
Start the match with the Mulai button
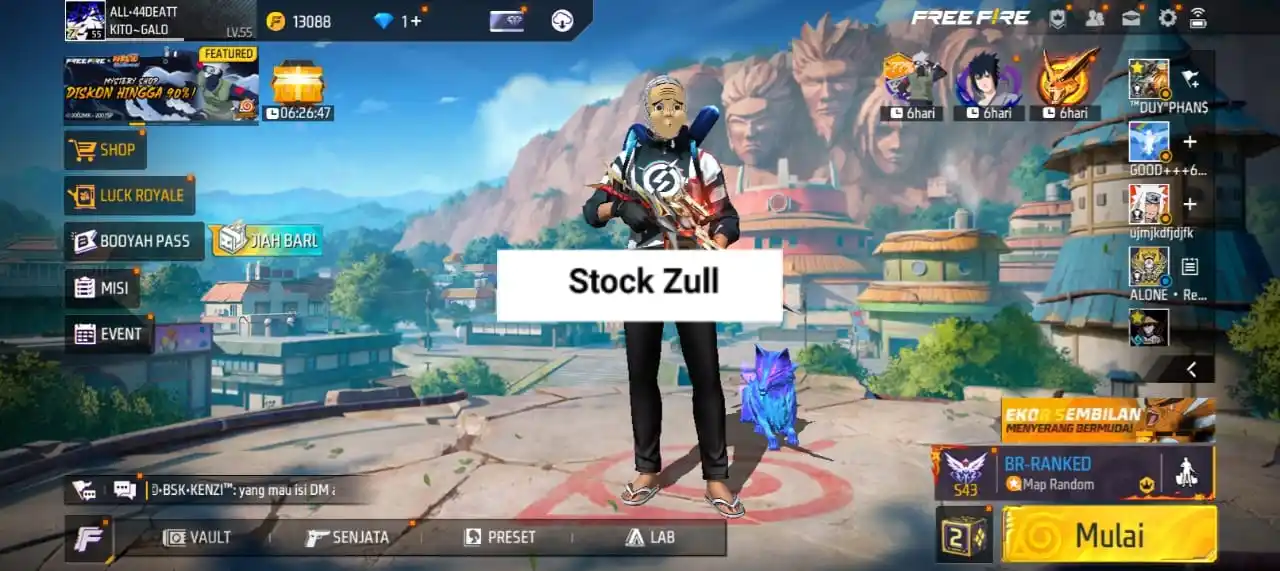(1109, 534)
